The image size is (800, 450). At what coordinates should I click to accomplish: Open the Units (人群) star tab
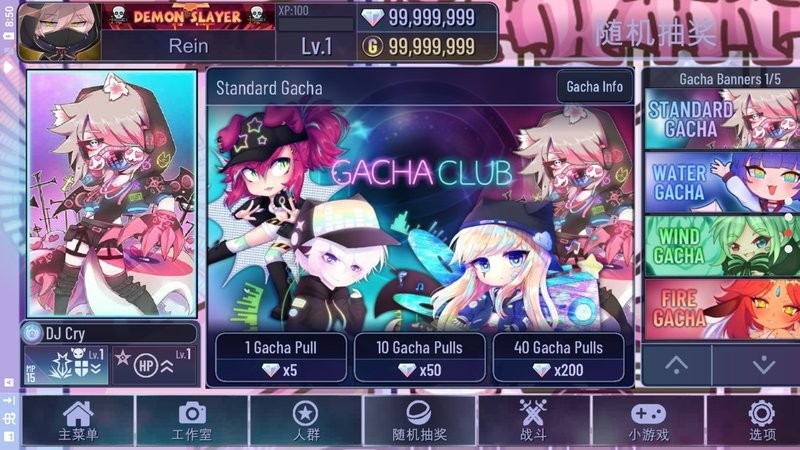[305, 420]
